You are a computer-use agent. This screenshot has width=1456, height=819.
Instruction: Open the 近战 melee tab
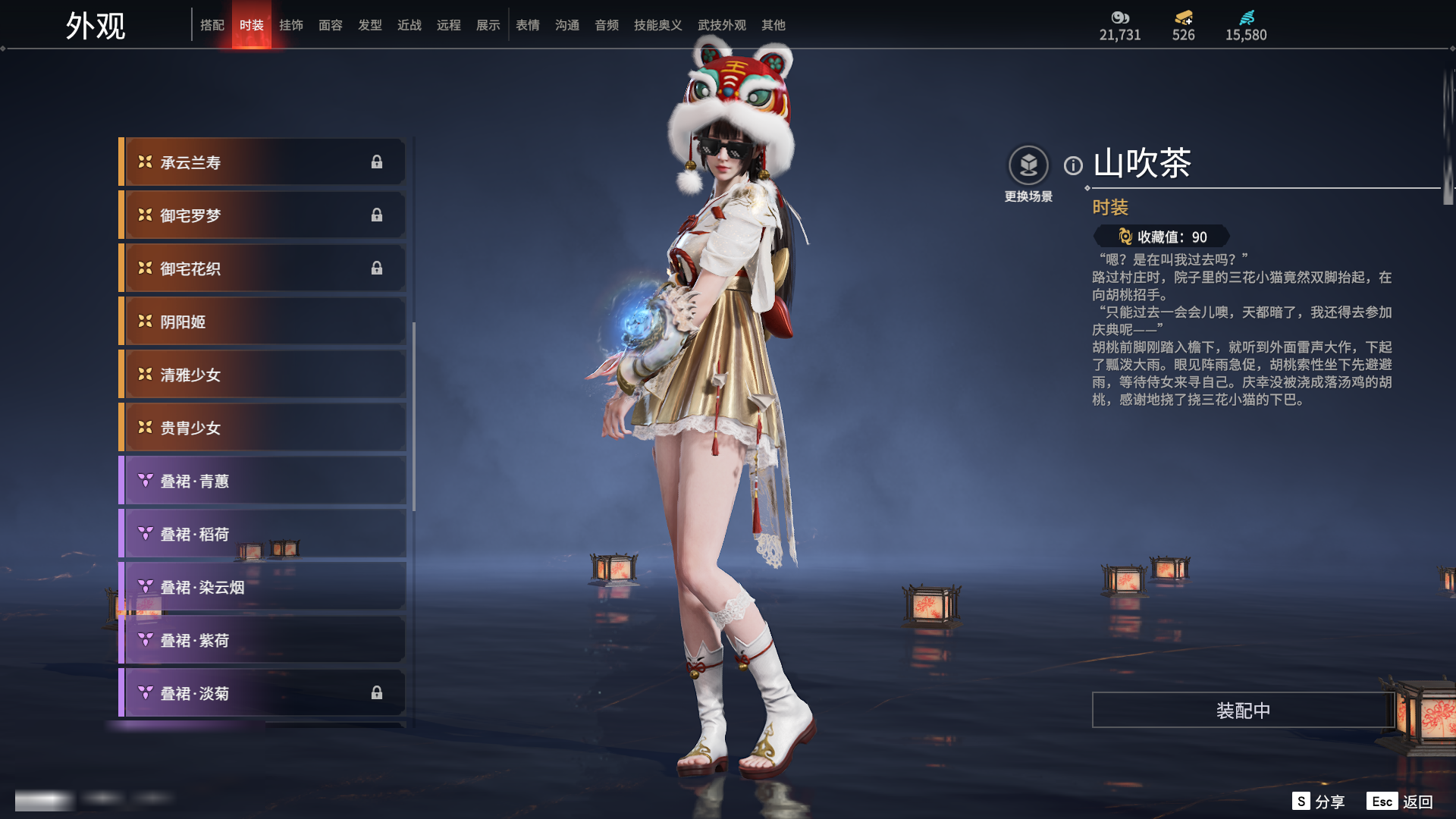tap(409, 25)
